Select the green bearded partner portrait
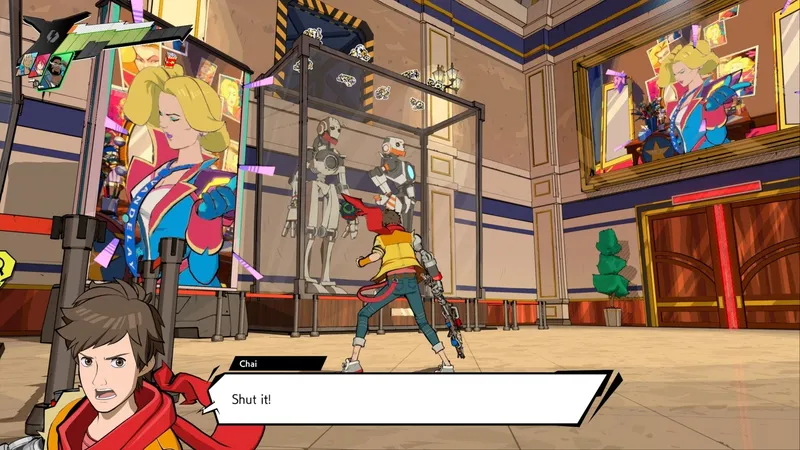The image size is (800, 450). (55, 69)
